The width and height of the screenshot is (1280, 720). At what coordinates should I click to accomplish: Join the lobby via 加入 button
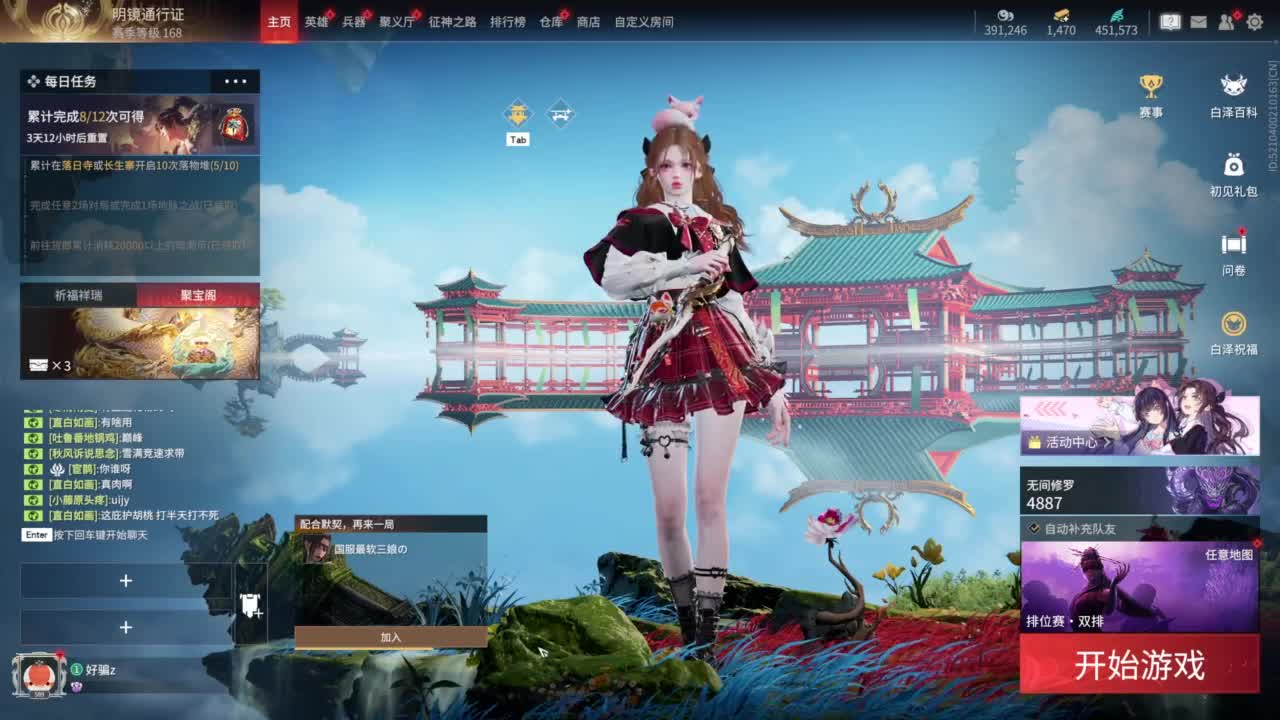tap(388, 634)
